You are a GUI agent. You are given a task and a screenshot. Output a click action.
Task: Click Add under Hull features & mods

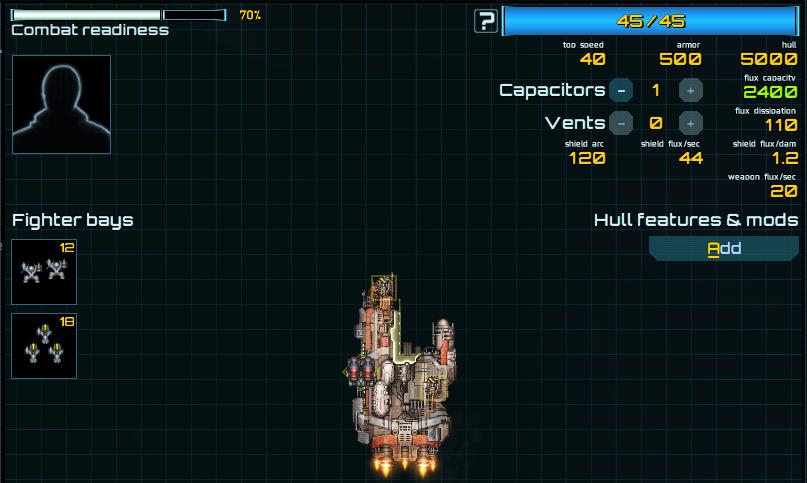(724, 248)
